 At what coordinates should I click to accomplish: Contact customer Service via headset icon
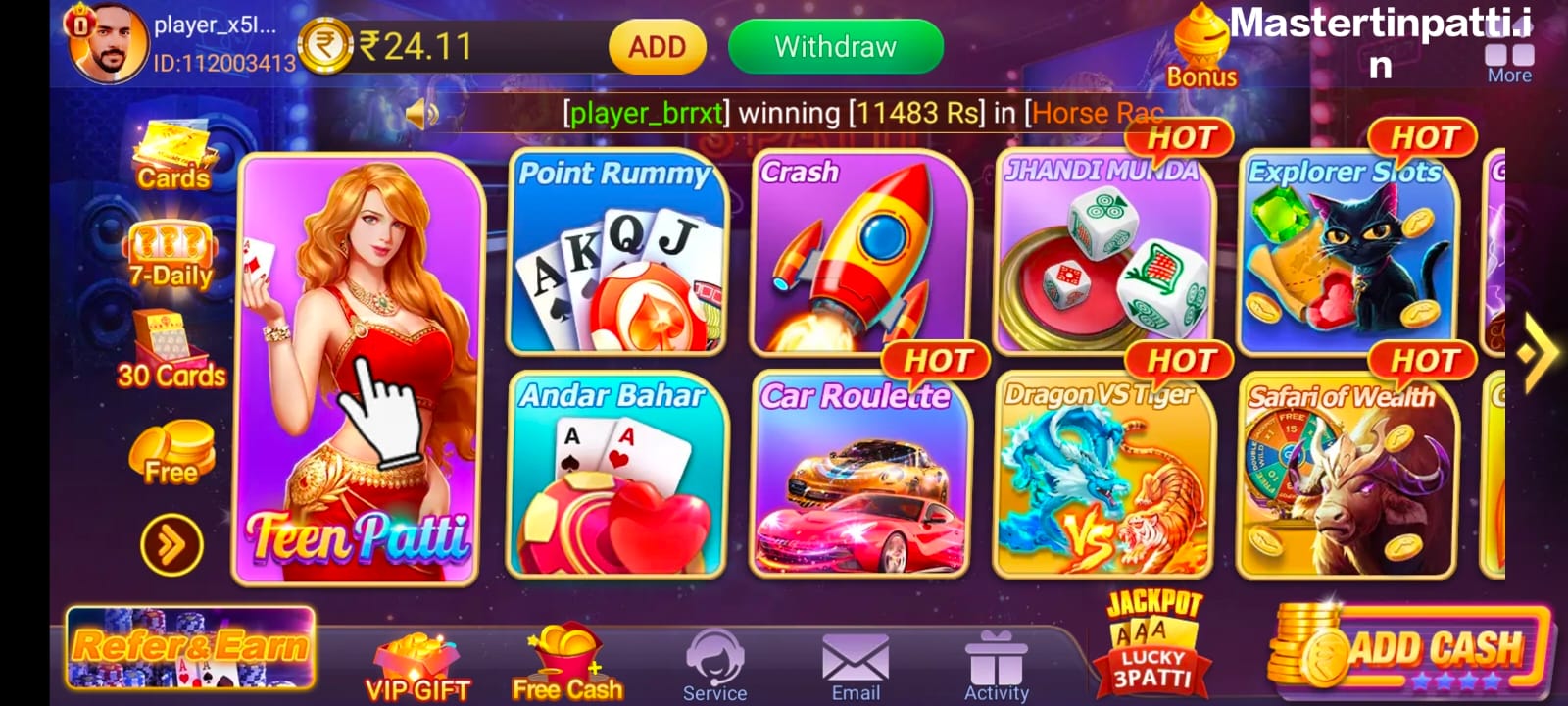click(714, 665)
